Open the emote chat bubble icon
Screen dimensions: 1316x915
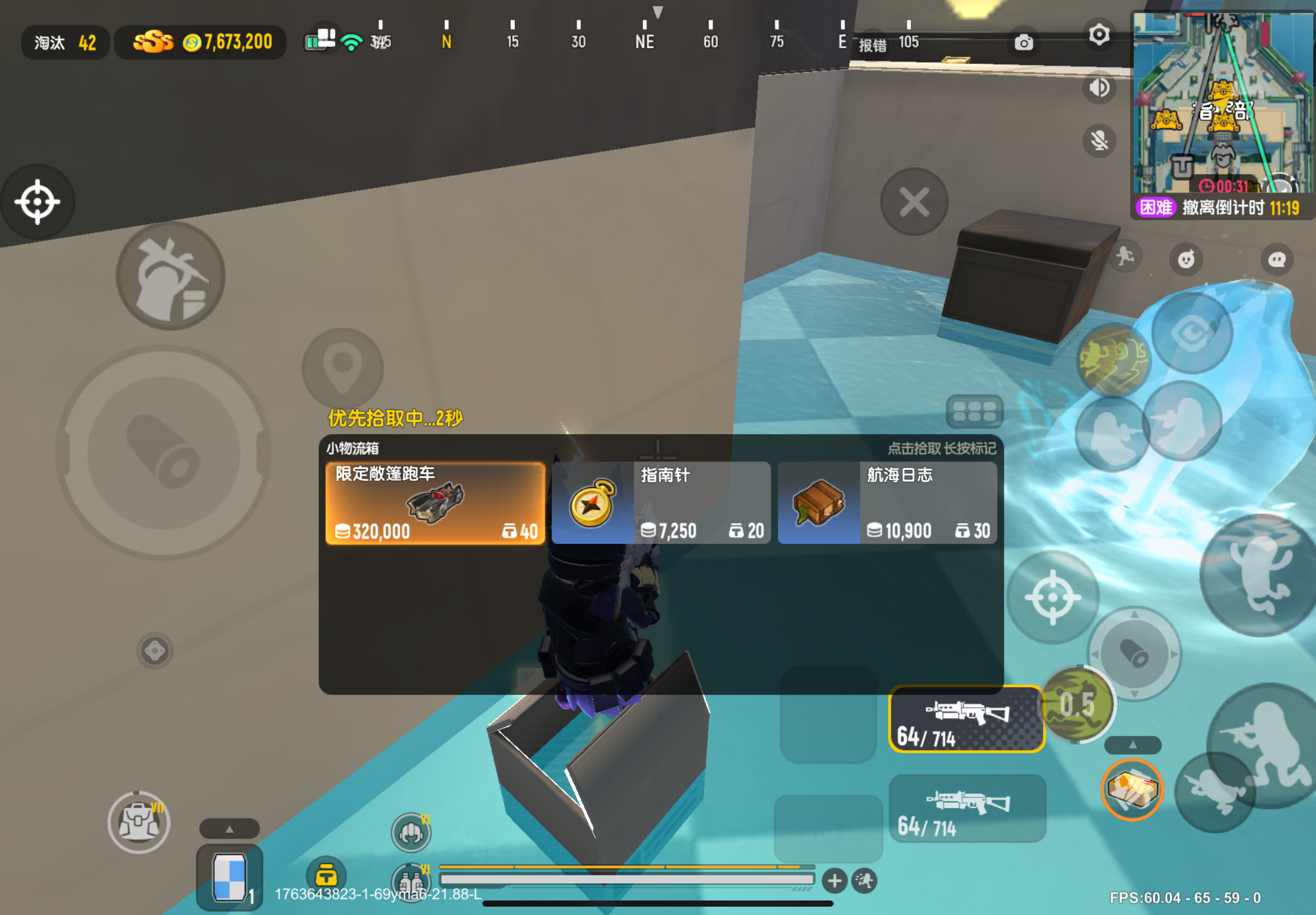[1278, 259]
